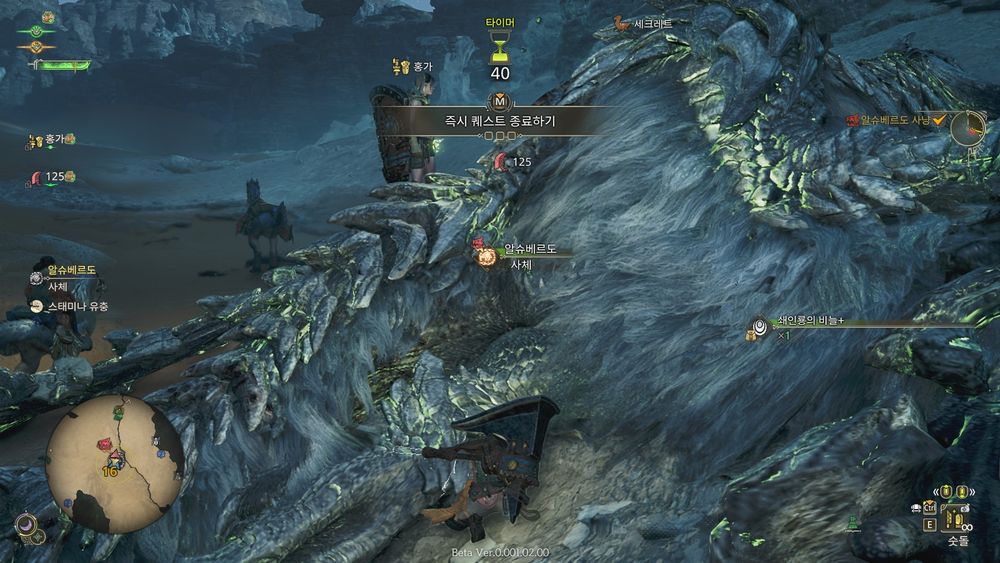The image size is (1000, 563).
Task: Select the 즉시 퀘스트 종료하기 quest-end banner
Action: coord(500,120)
